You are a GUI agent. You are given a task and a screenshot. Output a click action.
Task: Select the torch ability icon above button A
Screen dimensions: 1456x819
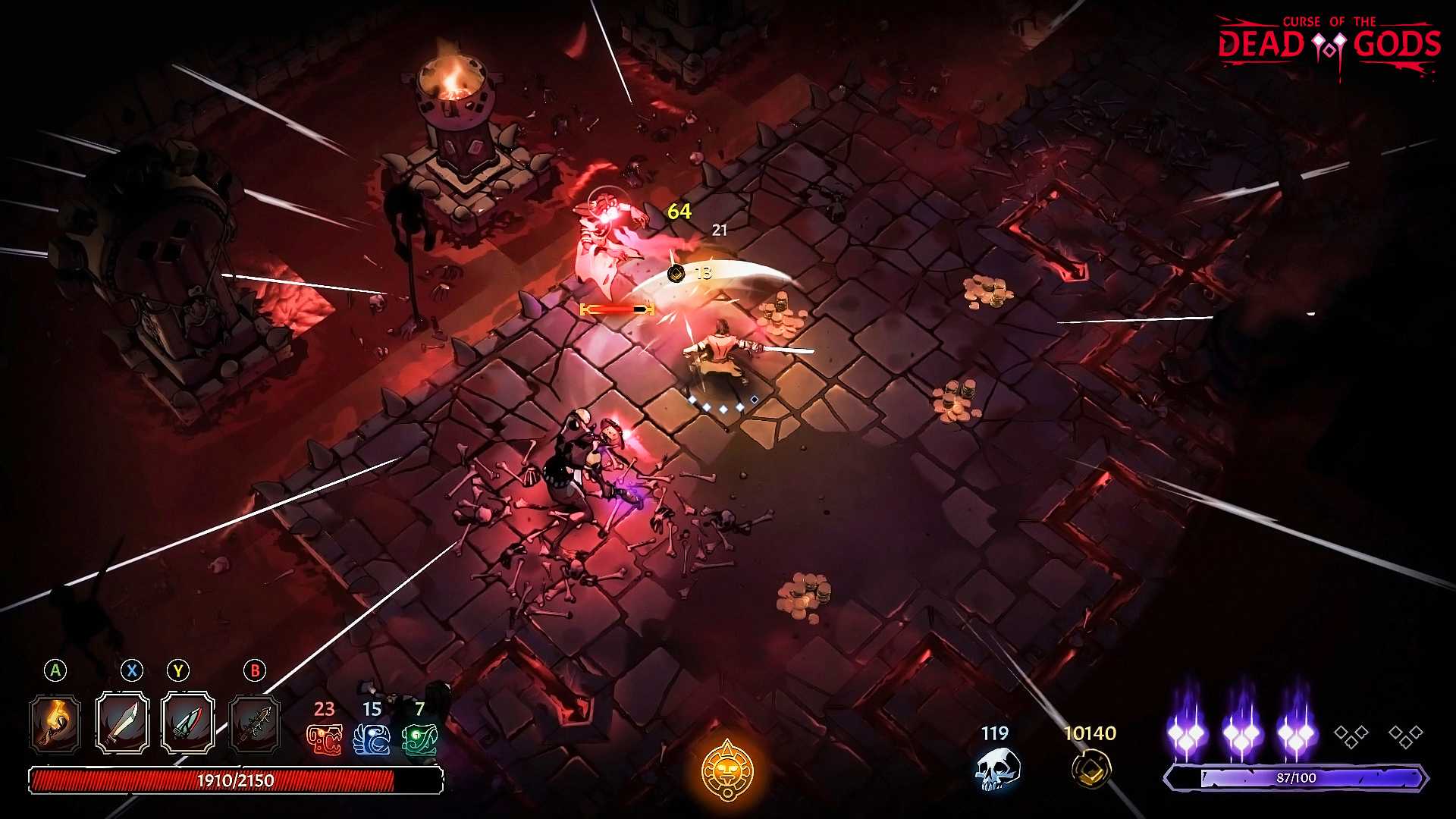click(53, 724)
